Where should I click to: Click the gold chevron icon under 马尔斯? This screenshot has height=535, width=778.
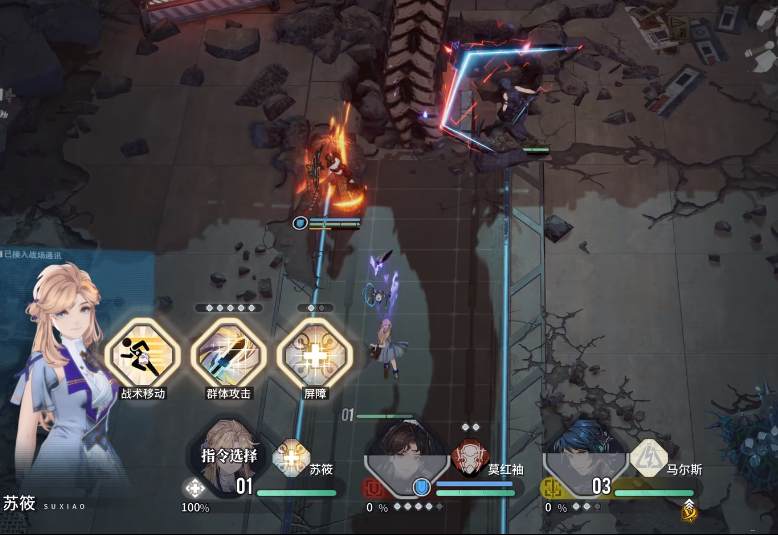coord(689,510)
